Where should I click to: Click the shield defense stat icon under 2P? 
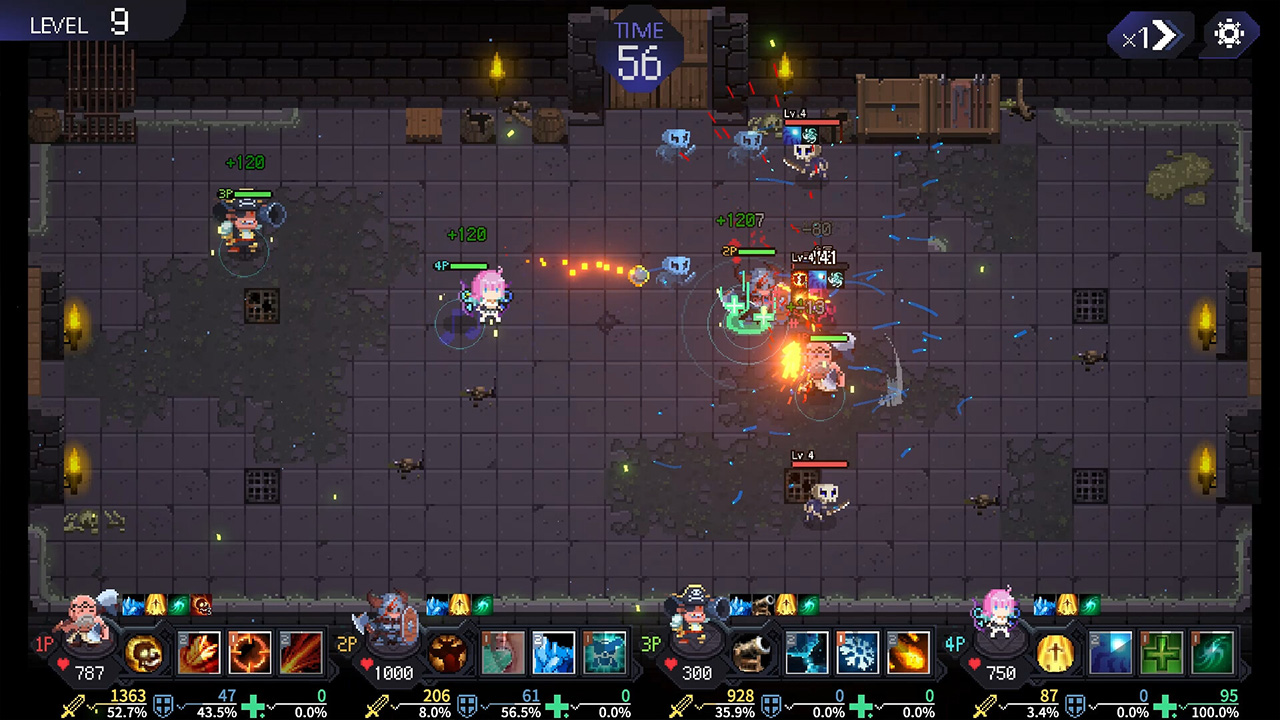pos(468,703)
